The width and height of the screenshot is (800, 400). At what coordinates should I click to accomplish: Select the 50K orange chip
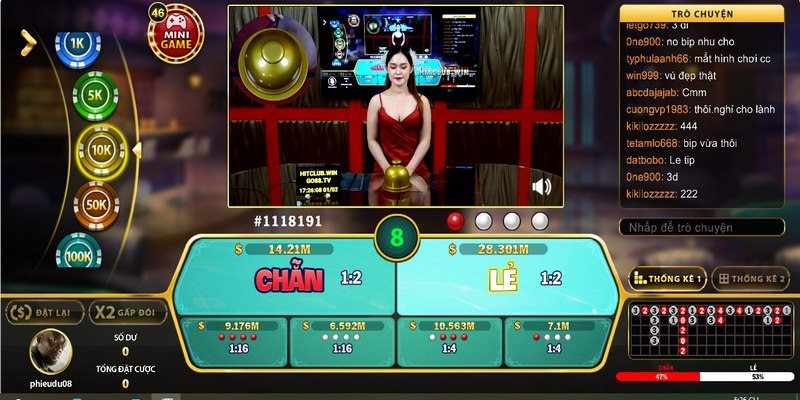point(96,203)
